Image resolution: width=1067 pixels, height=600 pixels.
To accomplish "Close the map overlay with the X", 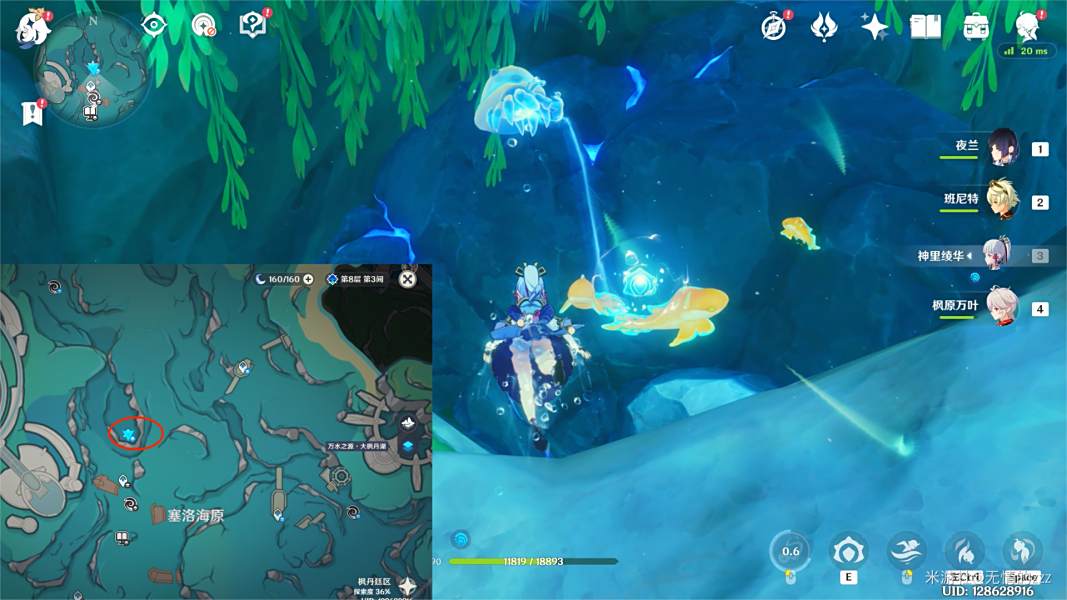I will [407, 279].
